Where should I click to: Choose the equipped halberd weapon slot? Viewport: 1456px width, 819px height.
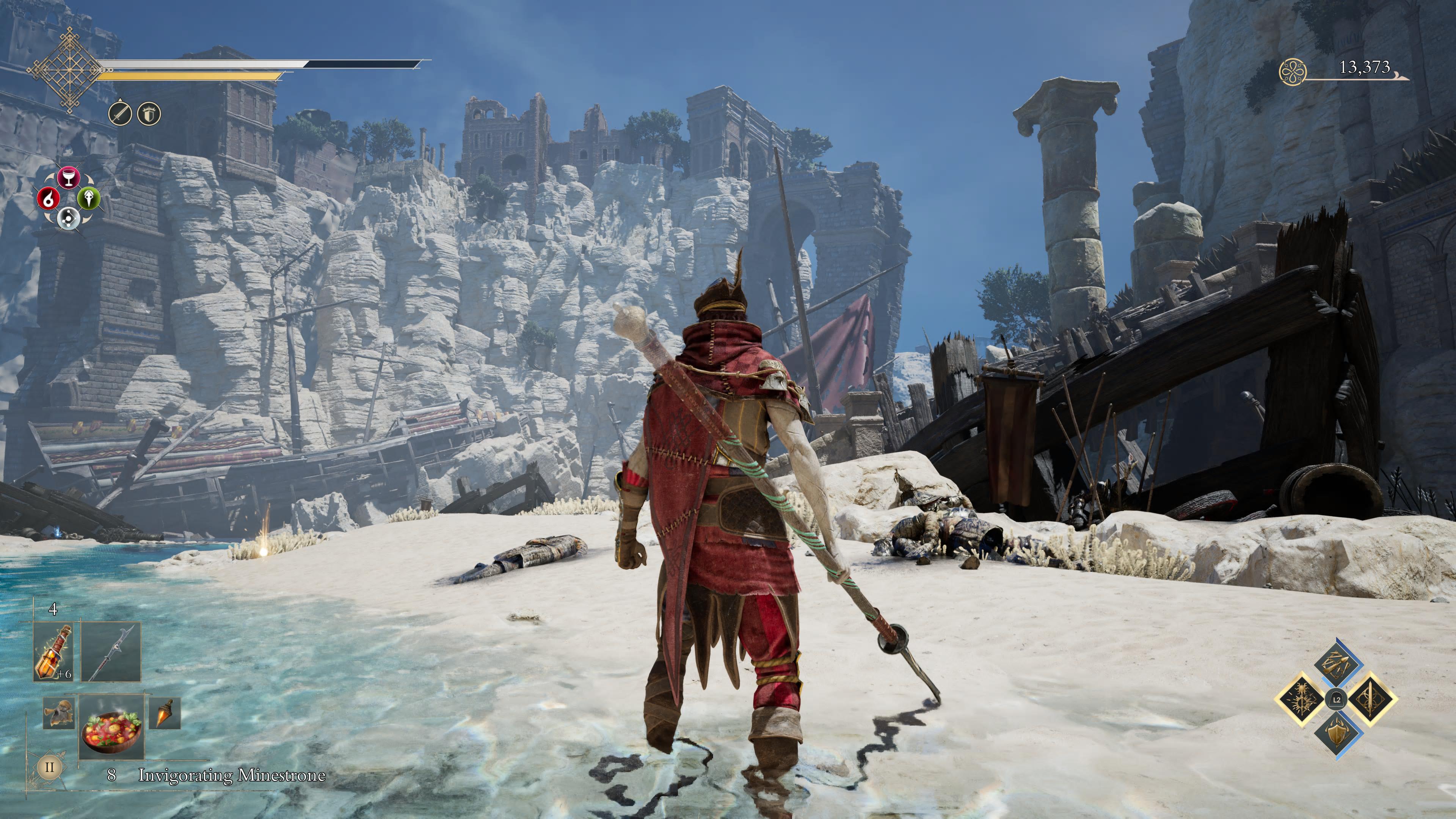(x=111, y=653)
